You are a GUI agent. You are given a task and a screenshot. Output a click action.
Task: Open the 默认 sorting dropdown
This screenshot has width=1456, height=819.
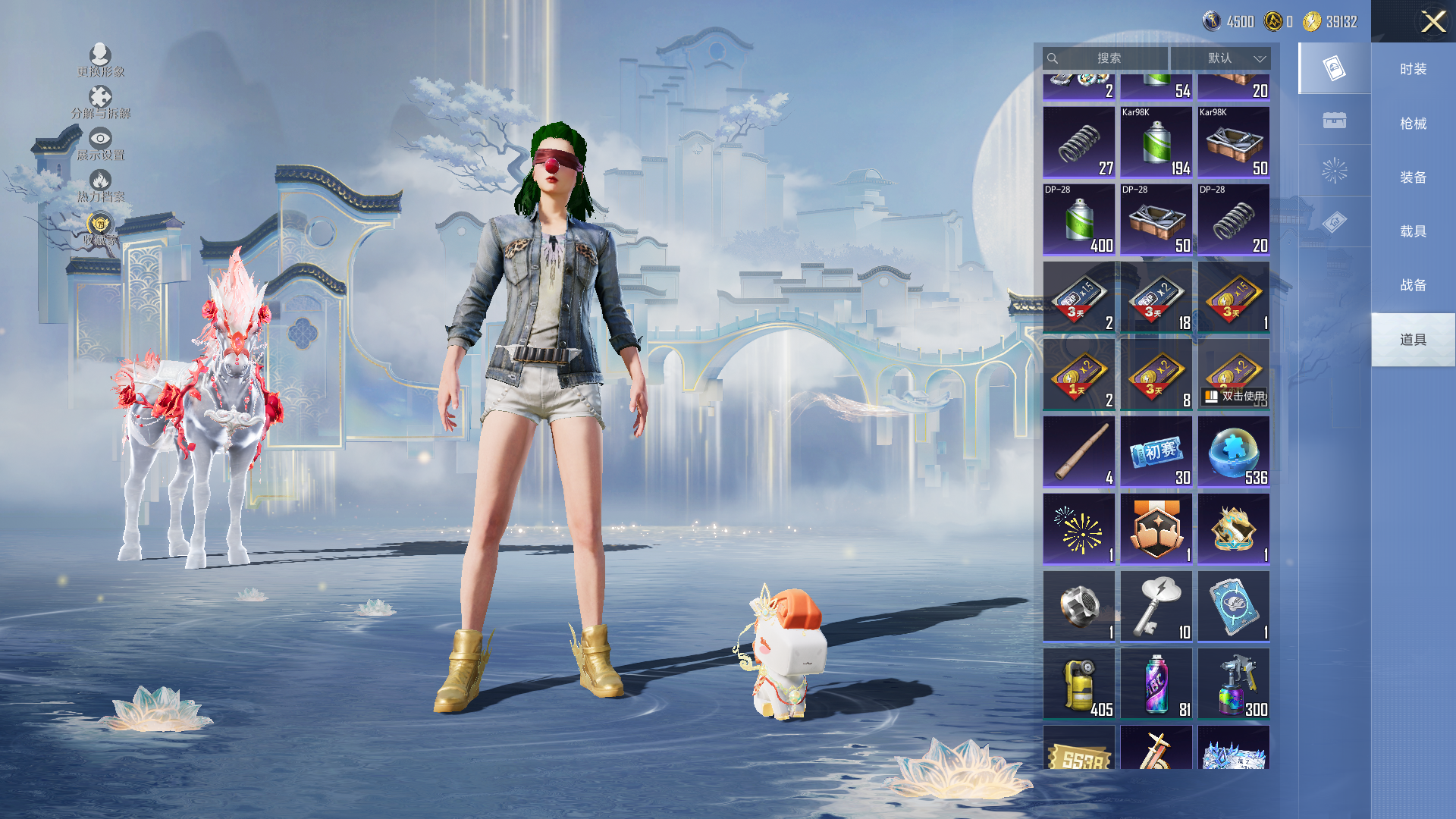pyautogui.click(x=1220, y=58)
